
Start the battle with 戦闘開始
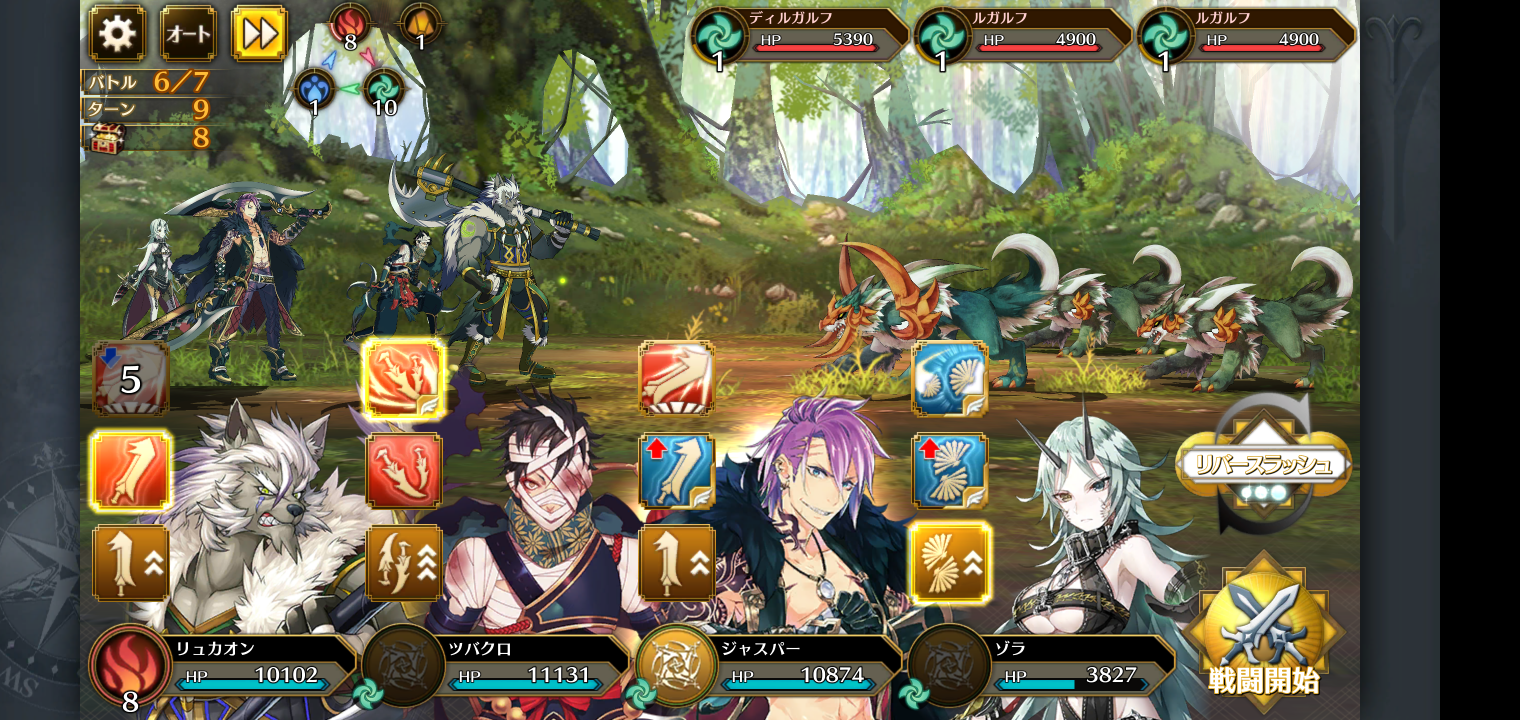pos(1263,632)
